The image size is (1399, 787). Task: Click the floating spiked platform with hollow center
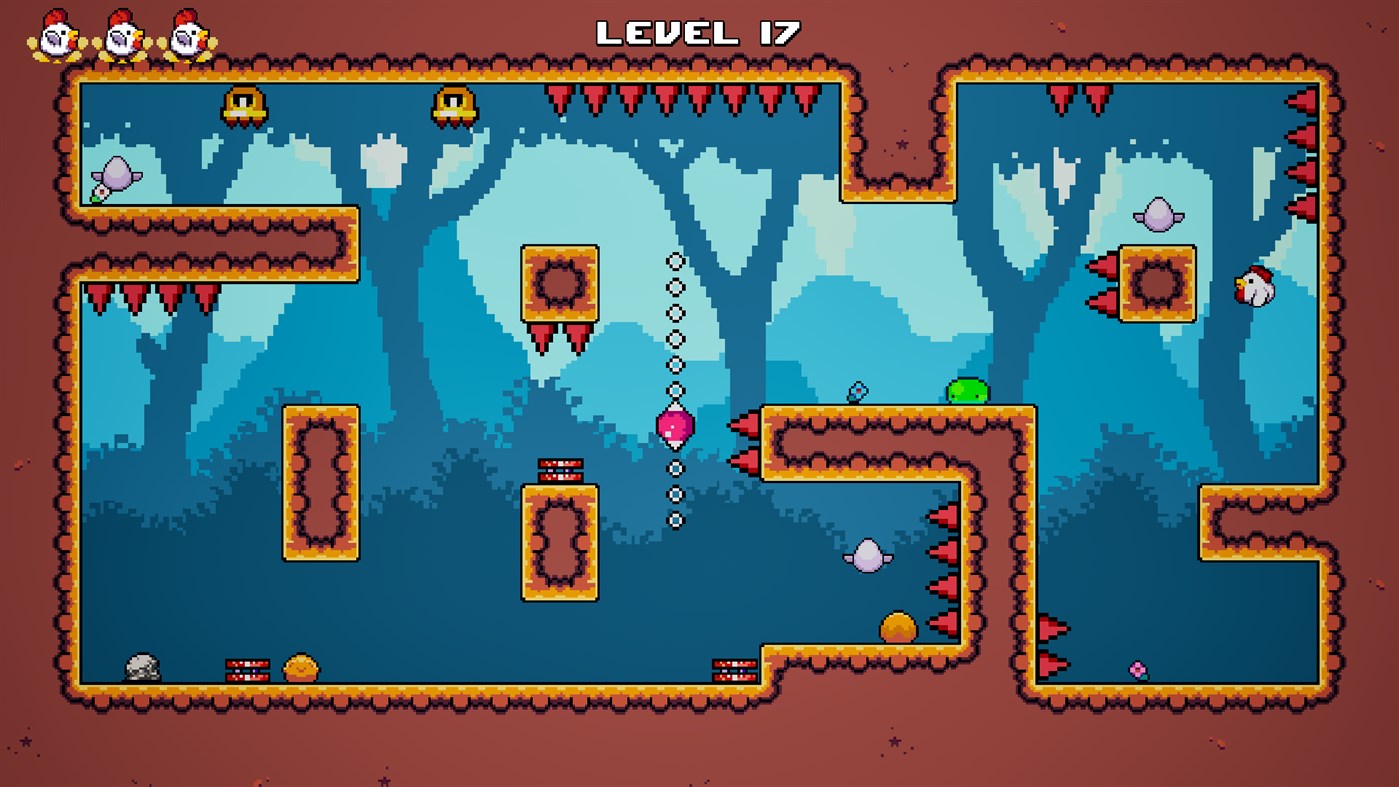click(x=557, y=283)
